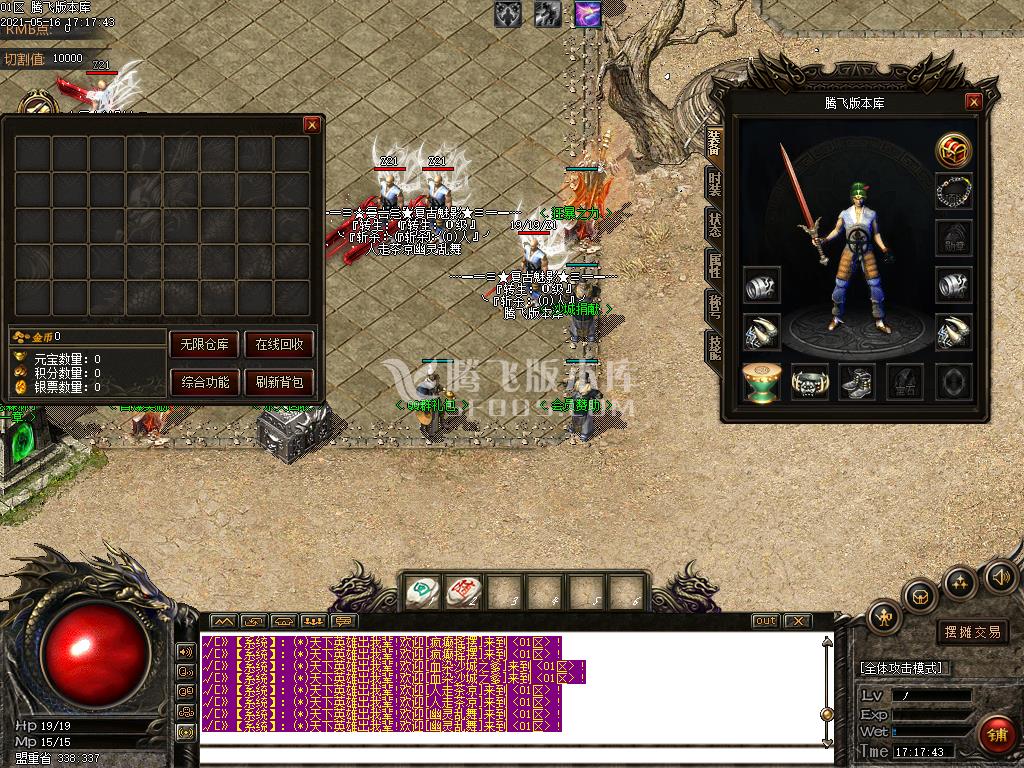Switch to the 状态 status tab
The image size is (1024, 768).
click(714, 225)
